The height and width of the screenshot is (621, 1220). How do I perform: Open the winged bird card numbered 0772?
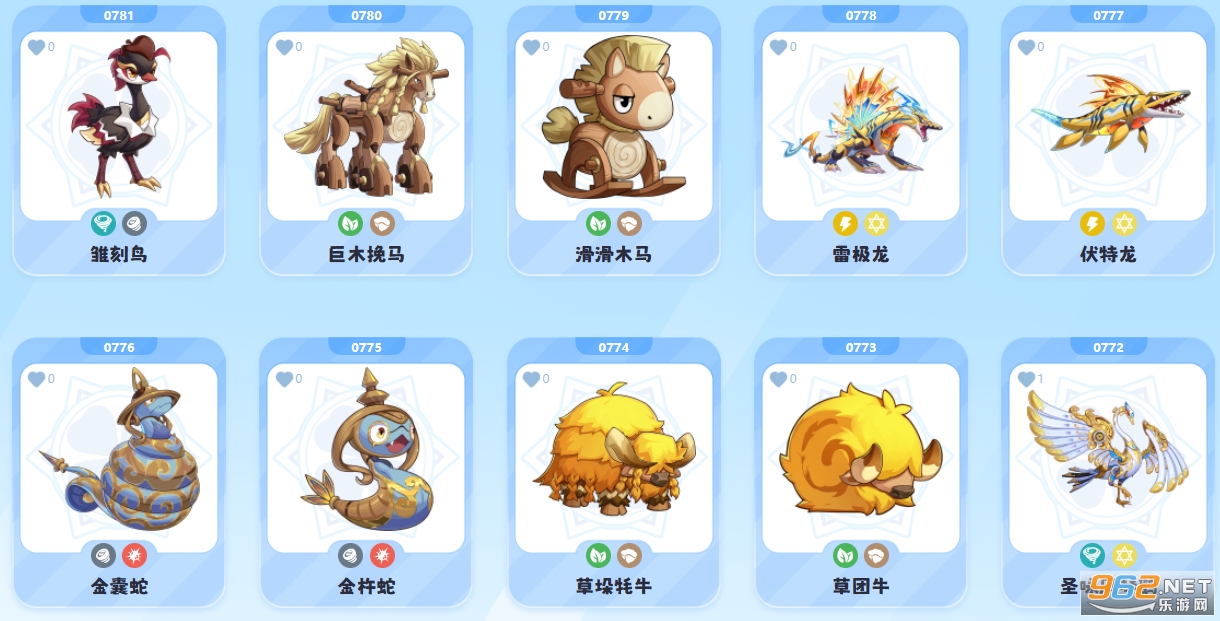(1108, 458)
